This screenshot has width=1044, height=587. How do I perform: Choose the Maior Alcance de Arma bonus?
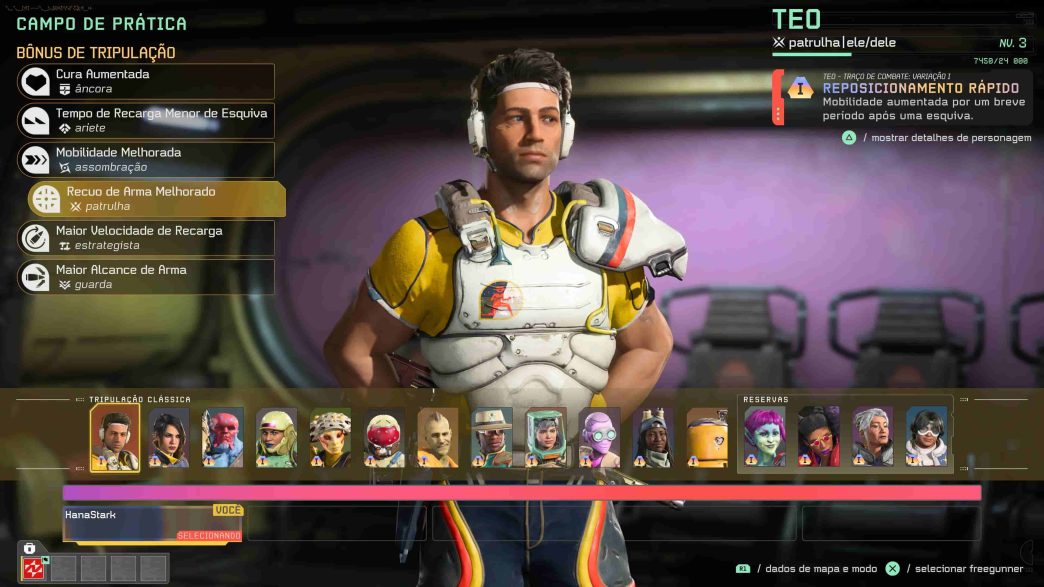[x=146, y=277]
